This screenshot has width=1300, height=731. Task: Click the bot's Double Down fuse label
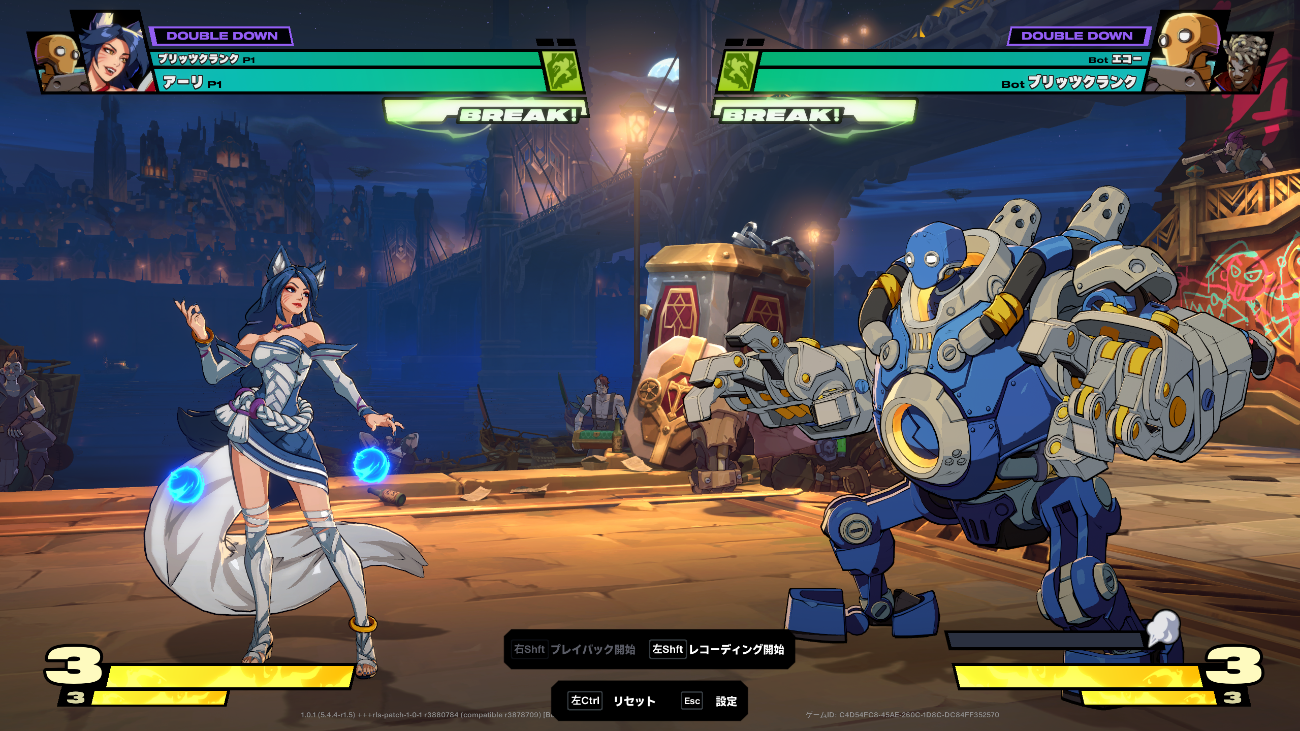1077,36
